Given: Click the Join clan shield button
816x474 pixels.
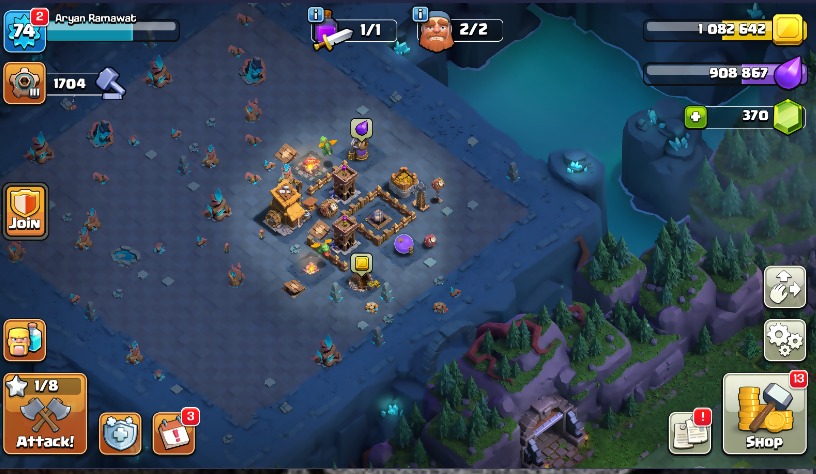Looking at the screenshot, I should pyautogui.click(x=25, y=211).
